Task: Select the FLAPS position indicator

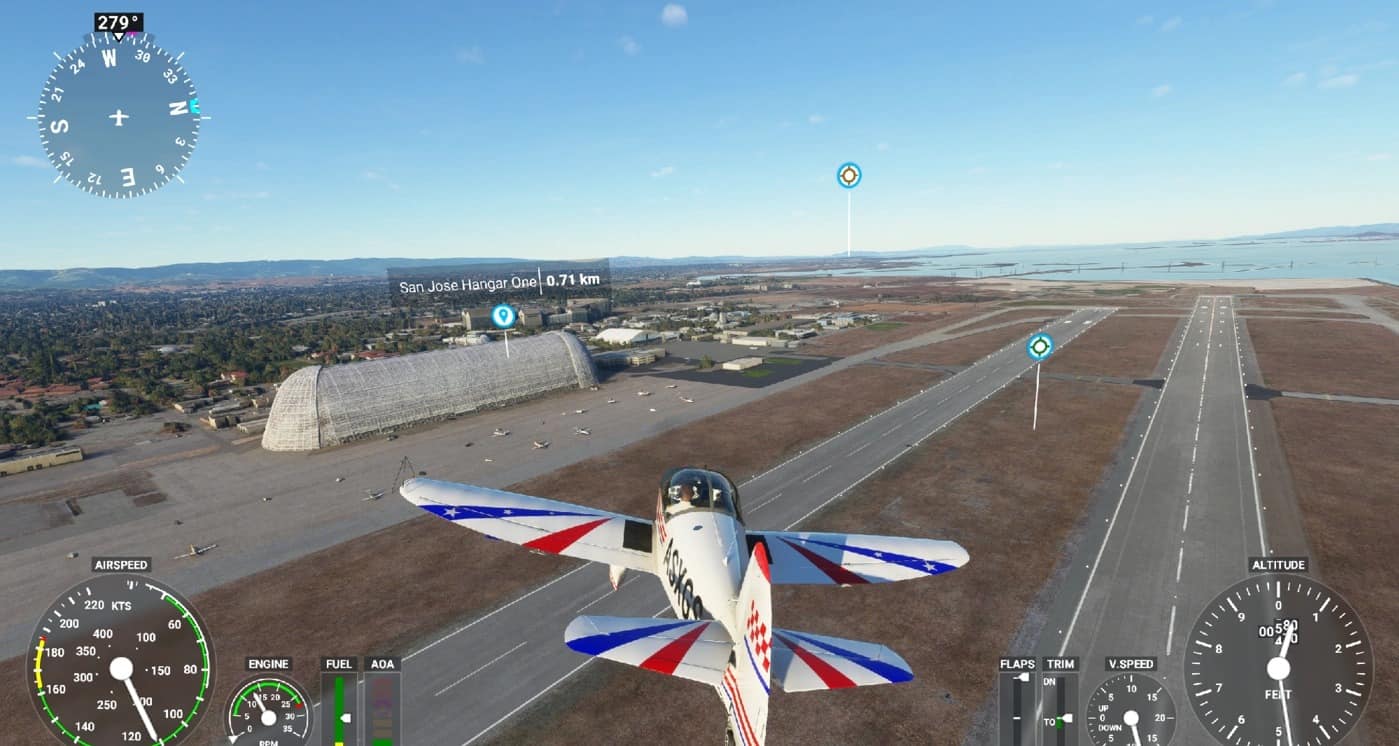Action: [x=1018, y=708]
